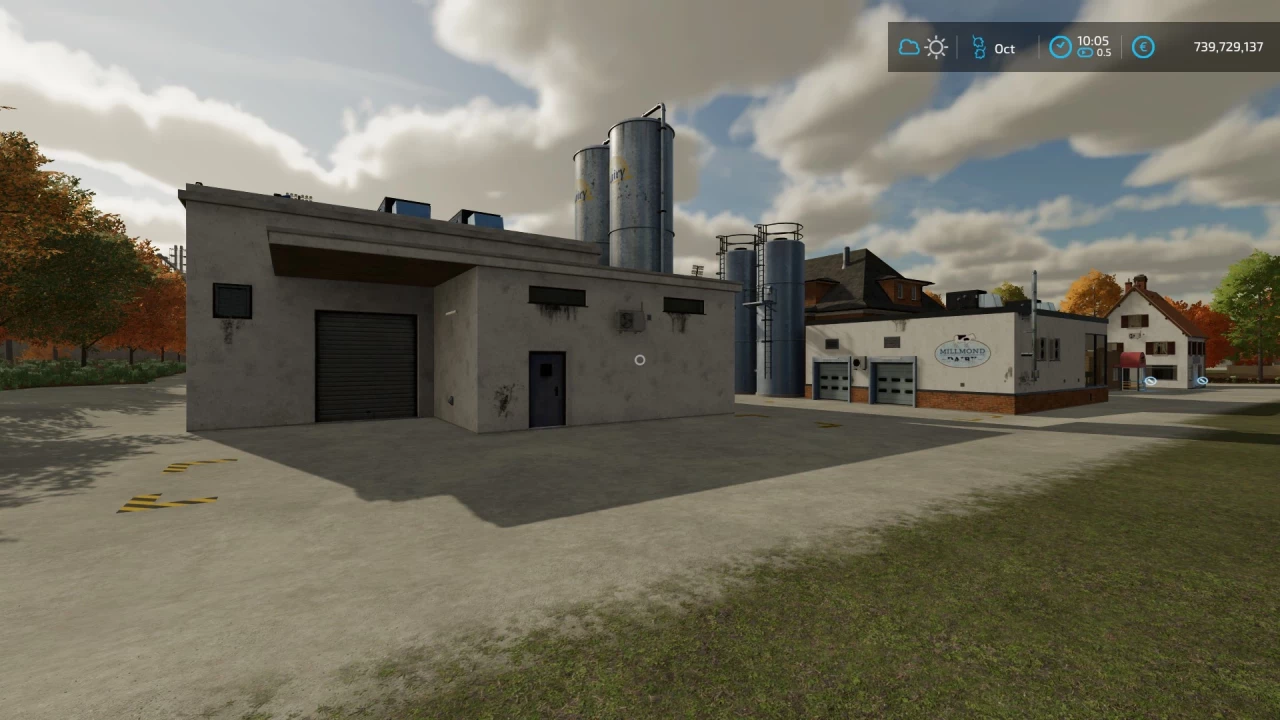Expand the time display details

click(1080, 47)
